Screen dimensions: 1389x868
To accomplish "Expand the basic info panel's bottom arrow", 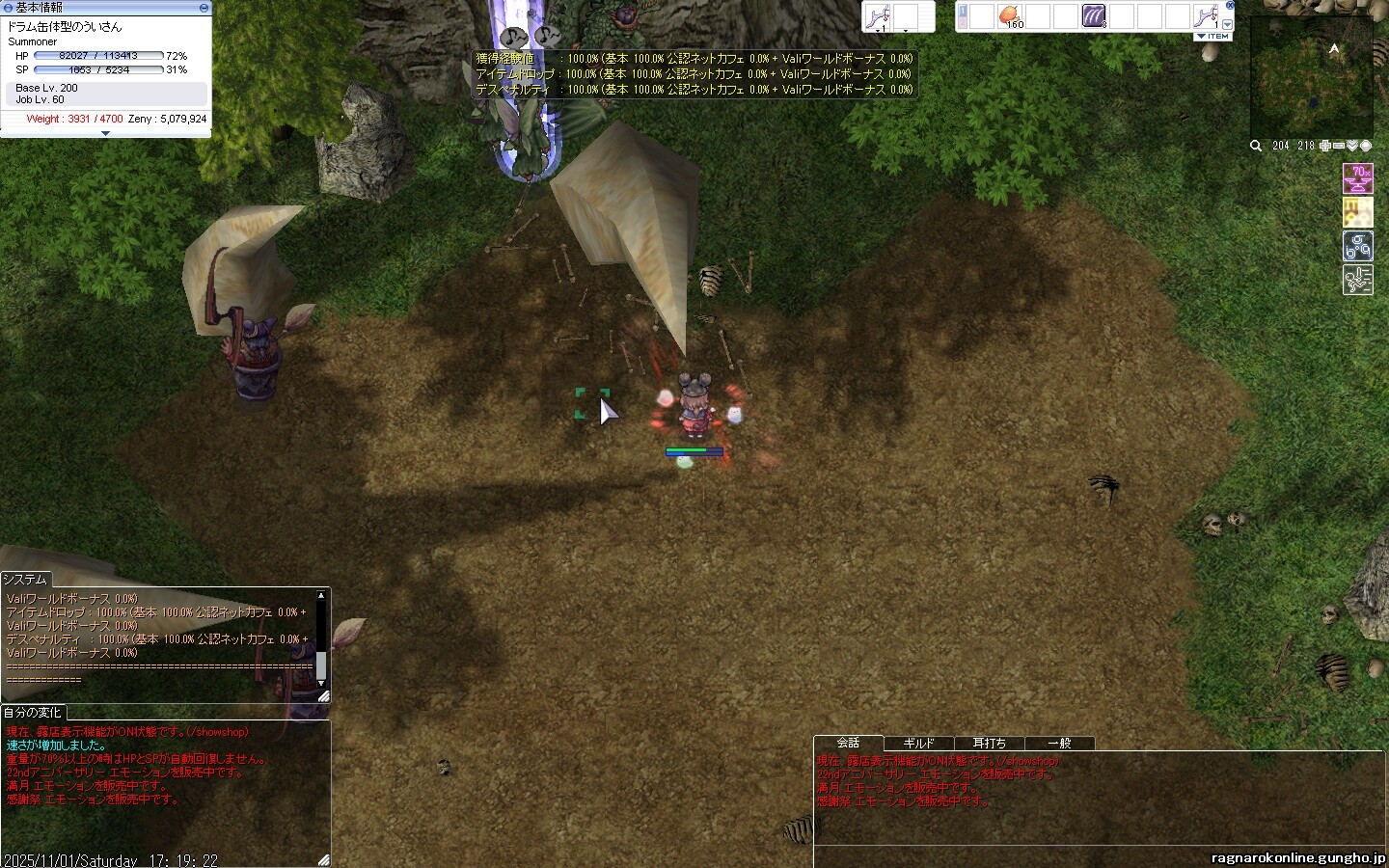I will coord(105,133).
